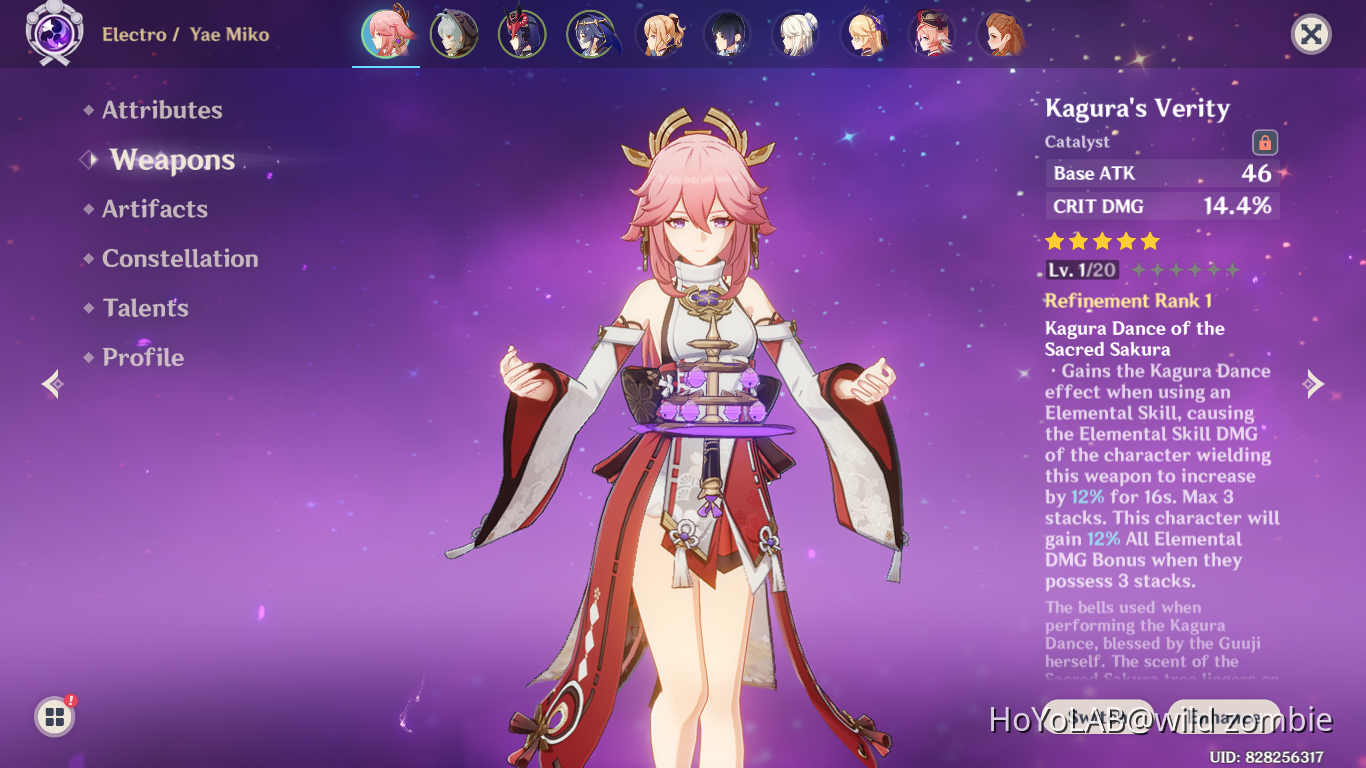Select the blonde character portrait beside Yae Miko
Viewport: 1366px width, 768px height.
(x=659, y=33)
